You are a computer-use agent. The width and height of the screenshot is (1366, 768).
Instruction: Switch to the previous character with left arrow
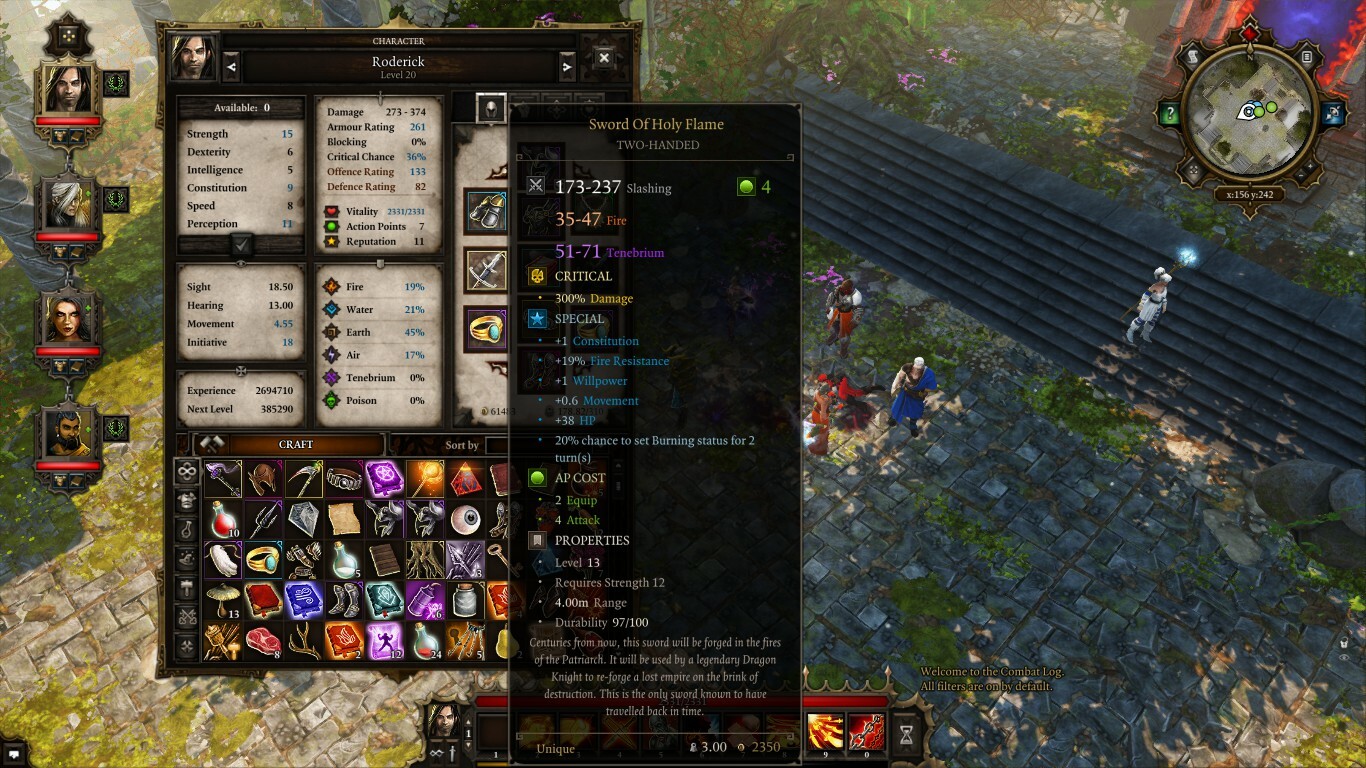tap(231, 67)
